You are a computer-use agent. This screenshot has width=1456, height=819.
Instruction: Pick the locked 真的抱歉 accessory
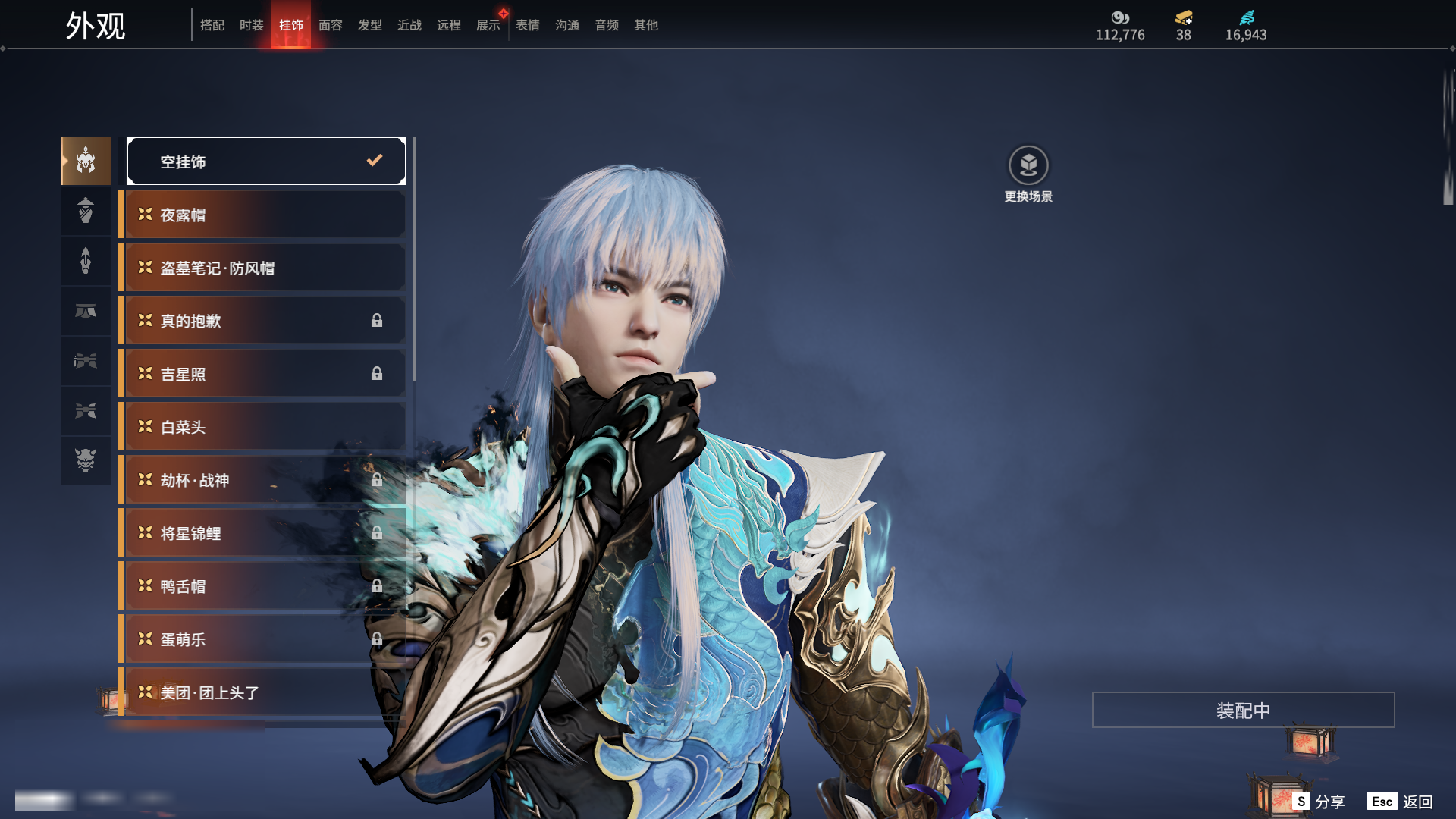point(262,321)
